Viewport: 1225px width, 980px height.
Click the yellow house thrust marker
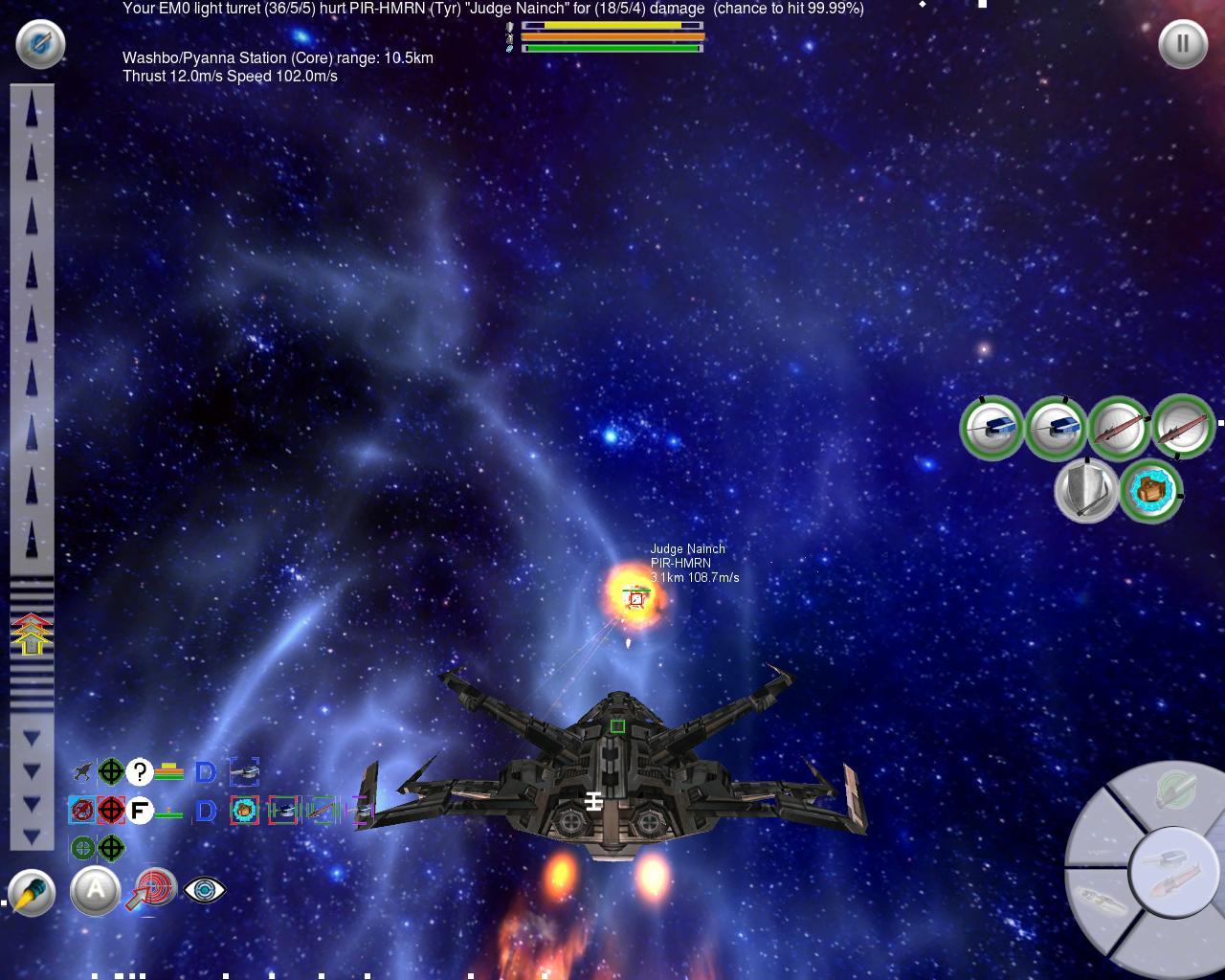point(32,635)
